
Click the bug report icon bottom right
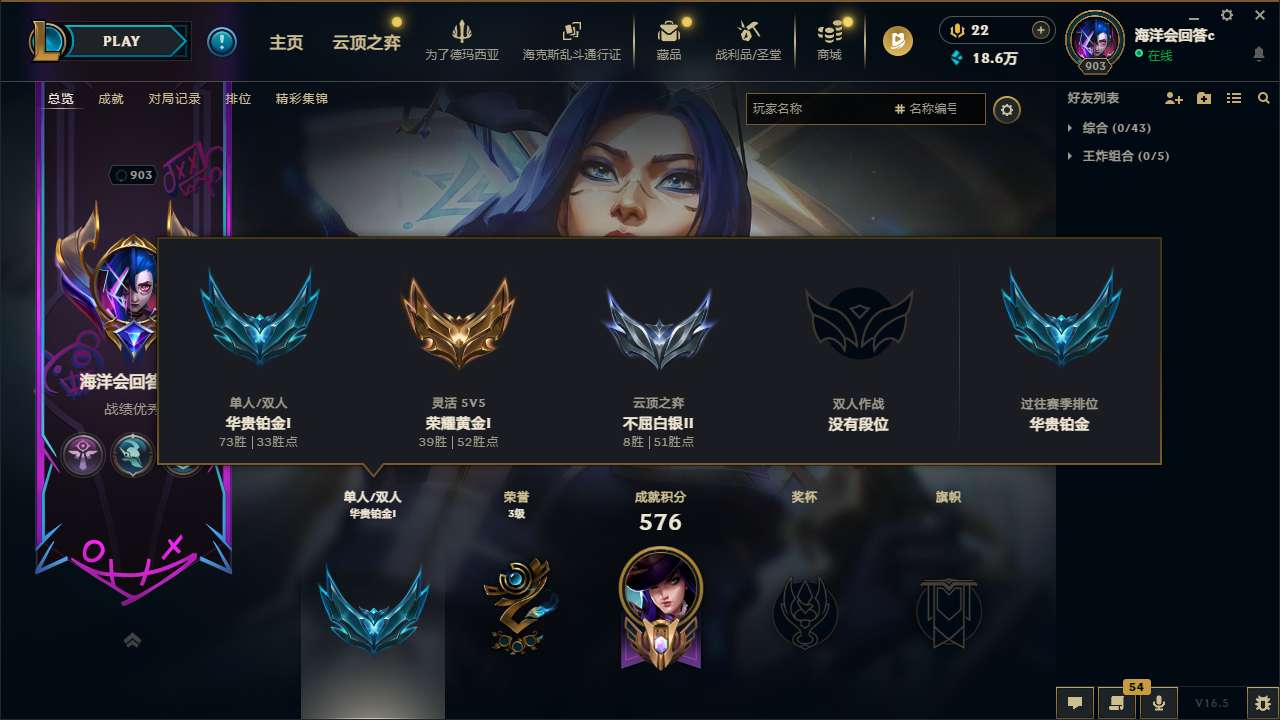pyautogui.click(x=1262, y=704)
